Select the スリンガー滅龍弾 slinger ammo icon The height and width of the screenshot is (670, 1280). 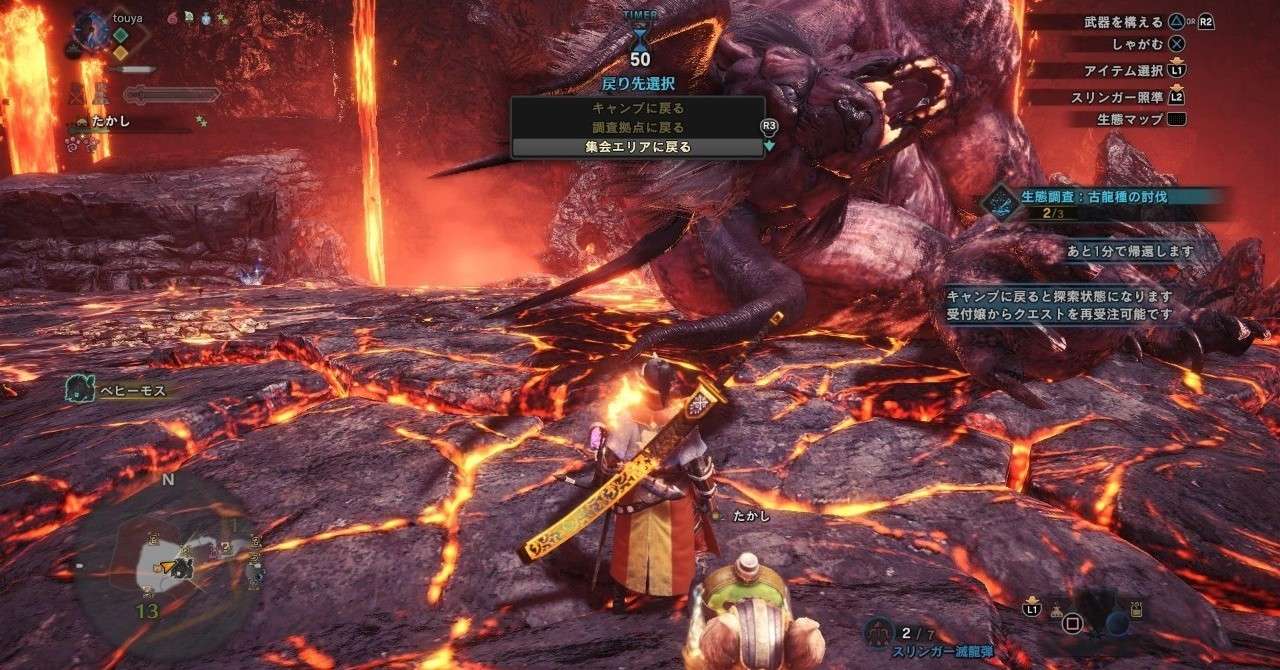click(882, 632)
